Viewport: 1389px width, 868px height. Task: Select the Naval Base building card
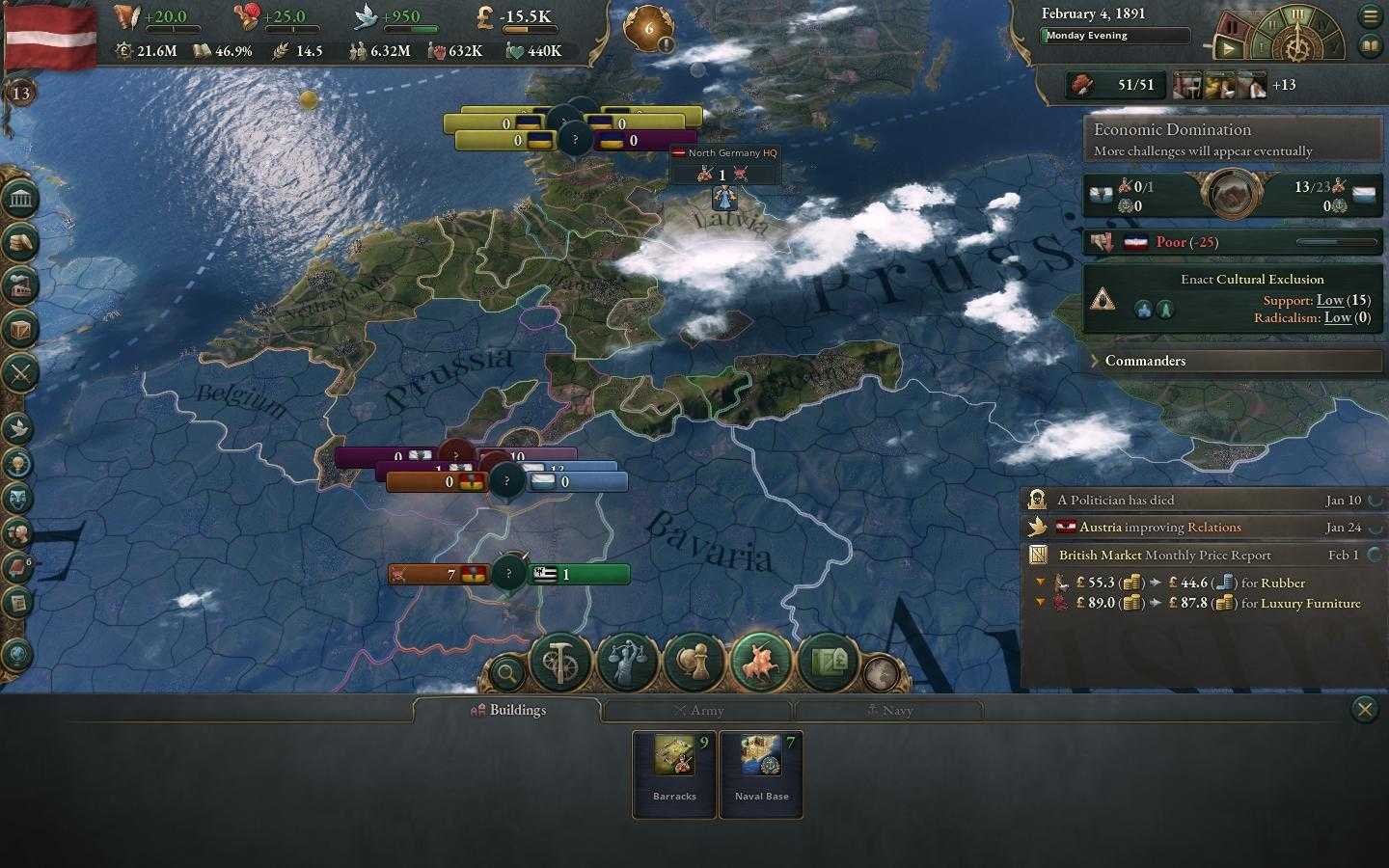click(761, 773)
